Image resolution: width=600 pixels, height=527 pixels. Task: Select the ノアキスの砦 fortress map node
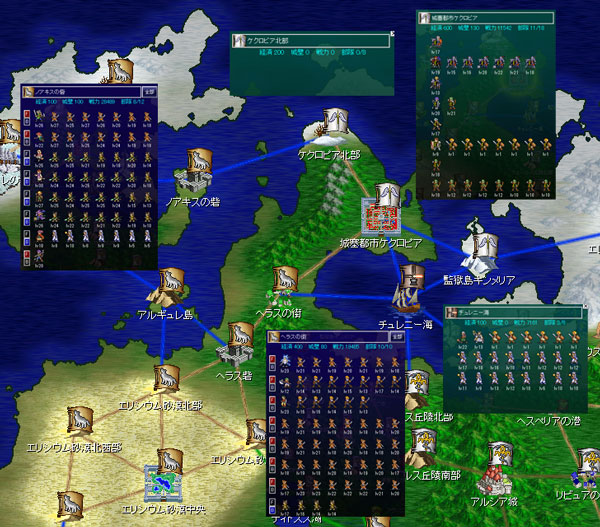click(x=196, y=175)
